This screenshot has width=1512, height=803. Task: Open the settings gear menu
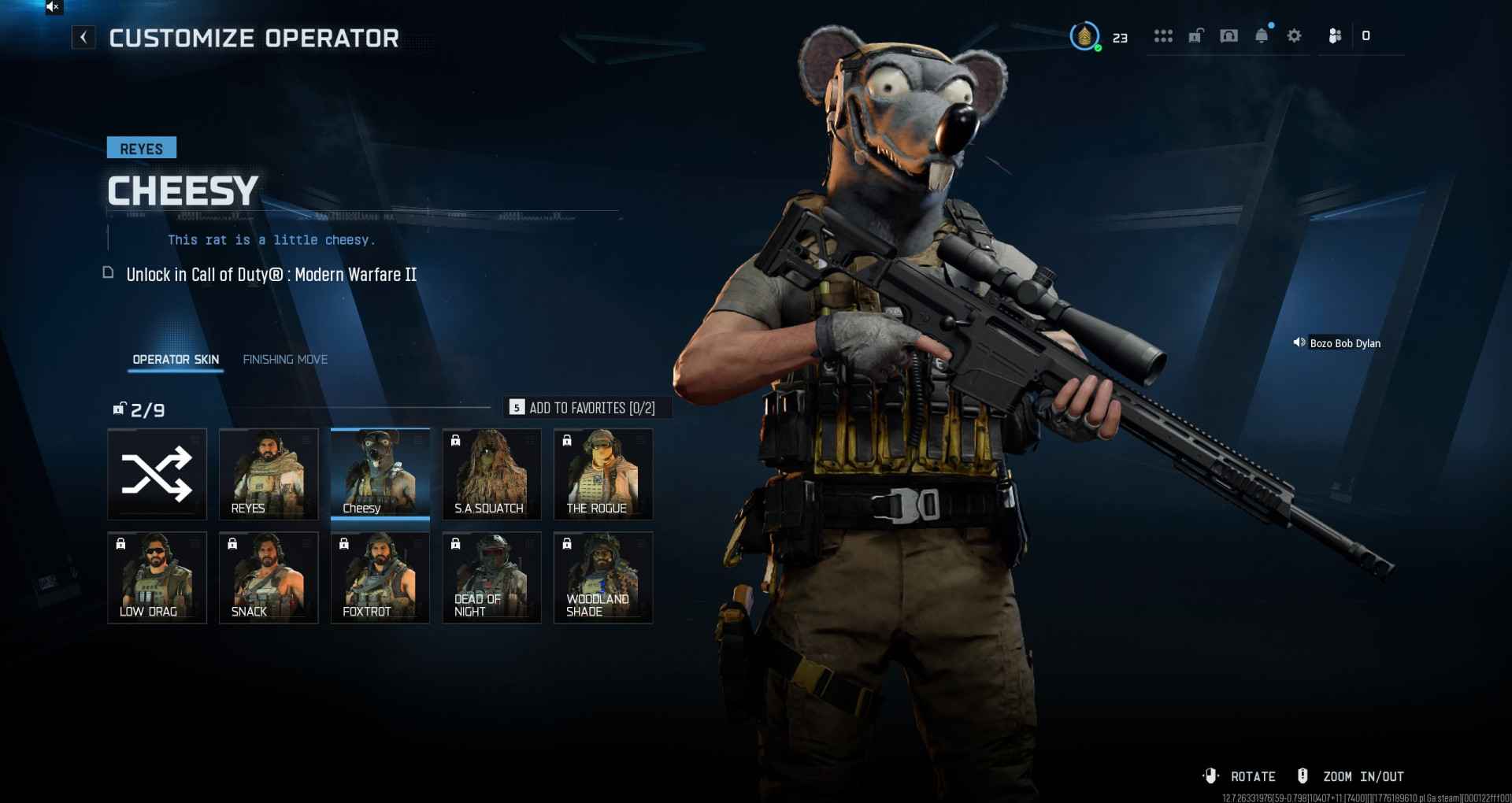pos(1294,36)
